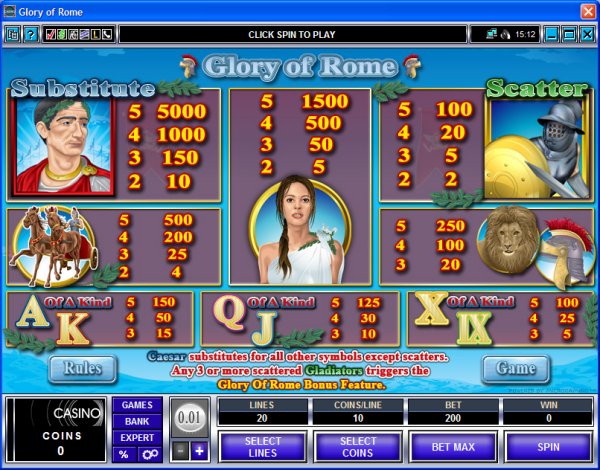600x470 pixels.
Task: Switch to the Game view
Action: [515, 368]
